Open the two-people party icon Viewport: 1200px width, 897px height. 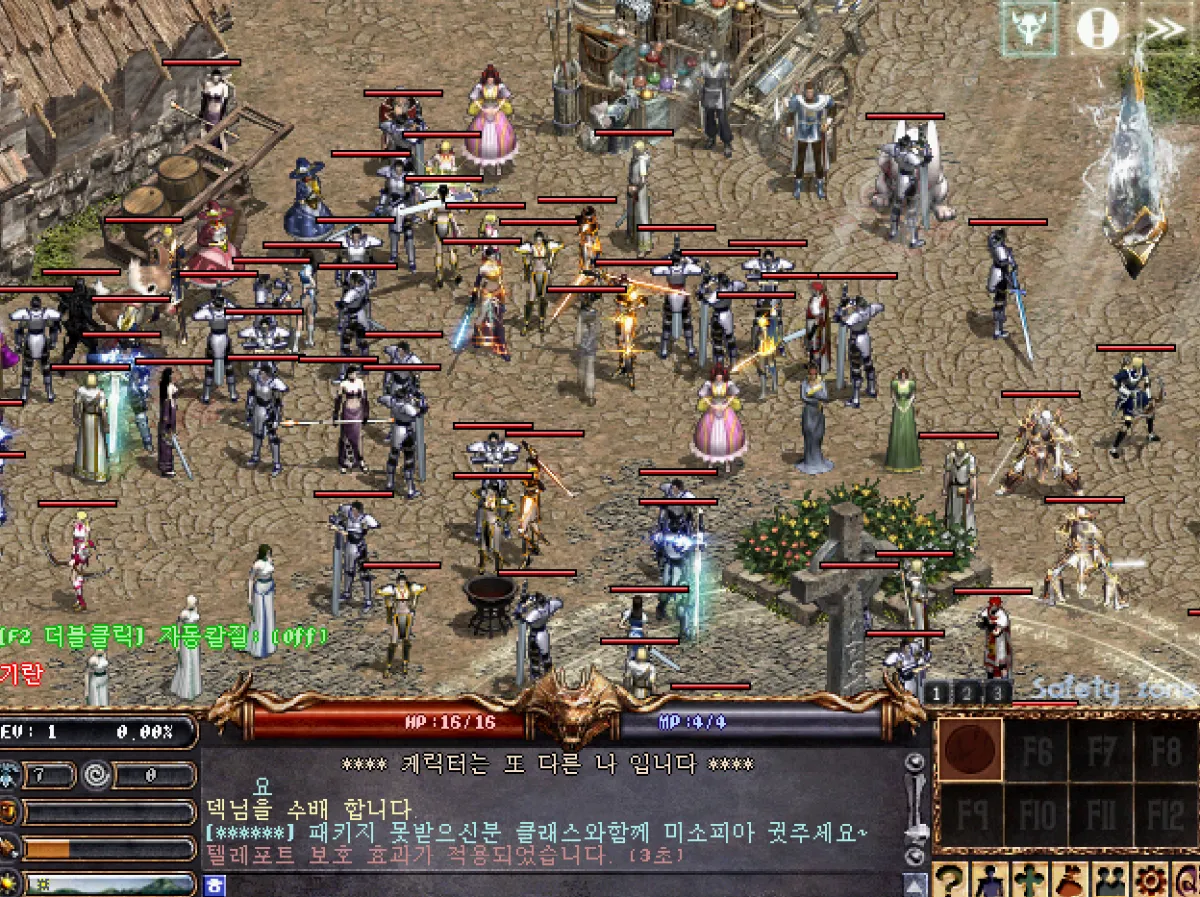[x=1108, y=882]
